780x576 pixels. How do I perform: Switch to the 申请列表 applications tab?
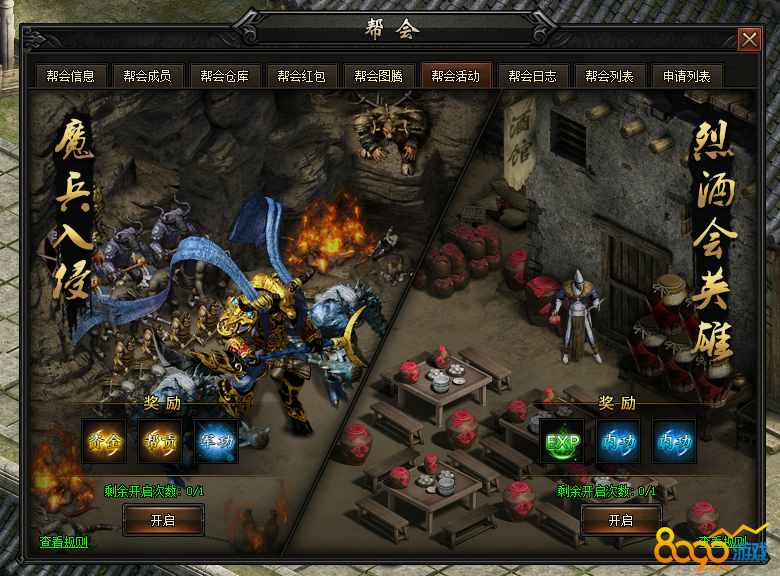coord(686,76)
